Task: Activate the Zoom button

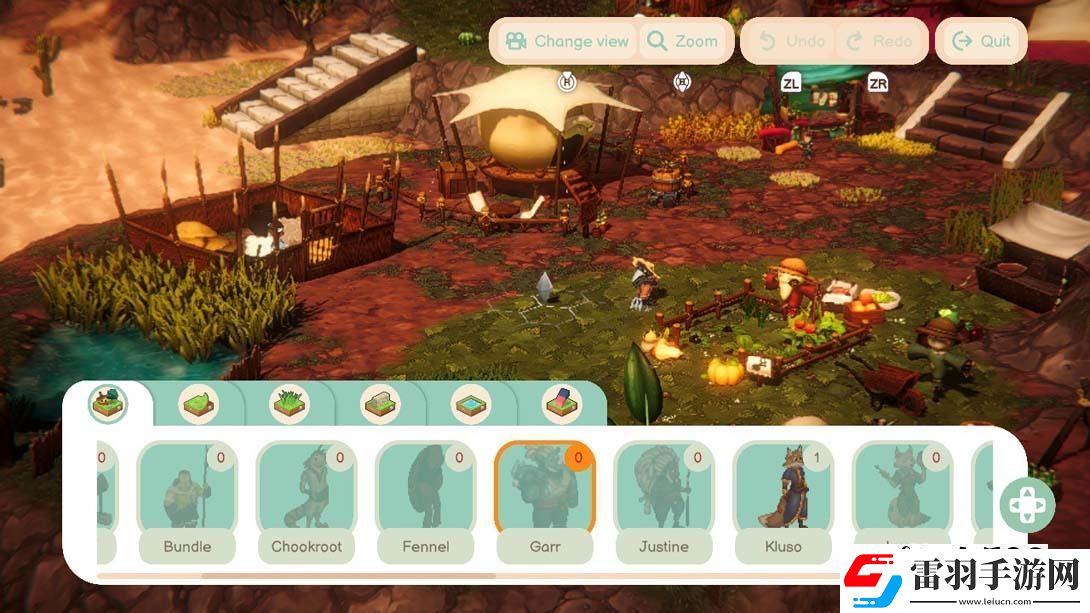Action: point(683,41)
